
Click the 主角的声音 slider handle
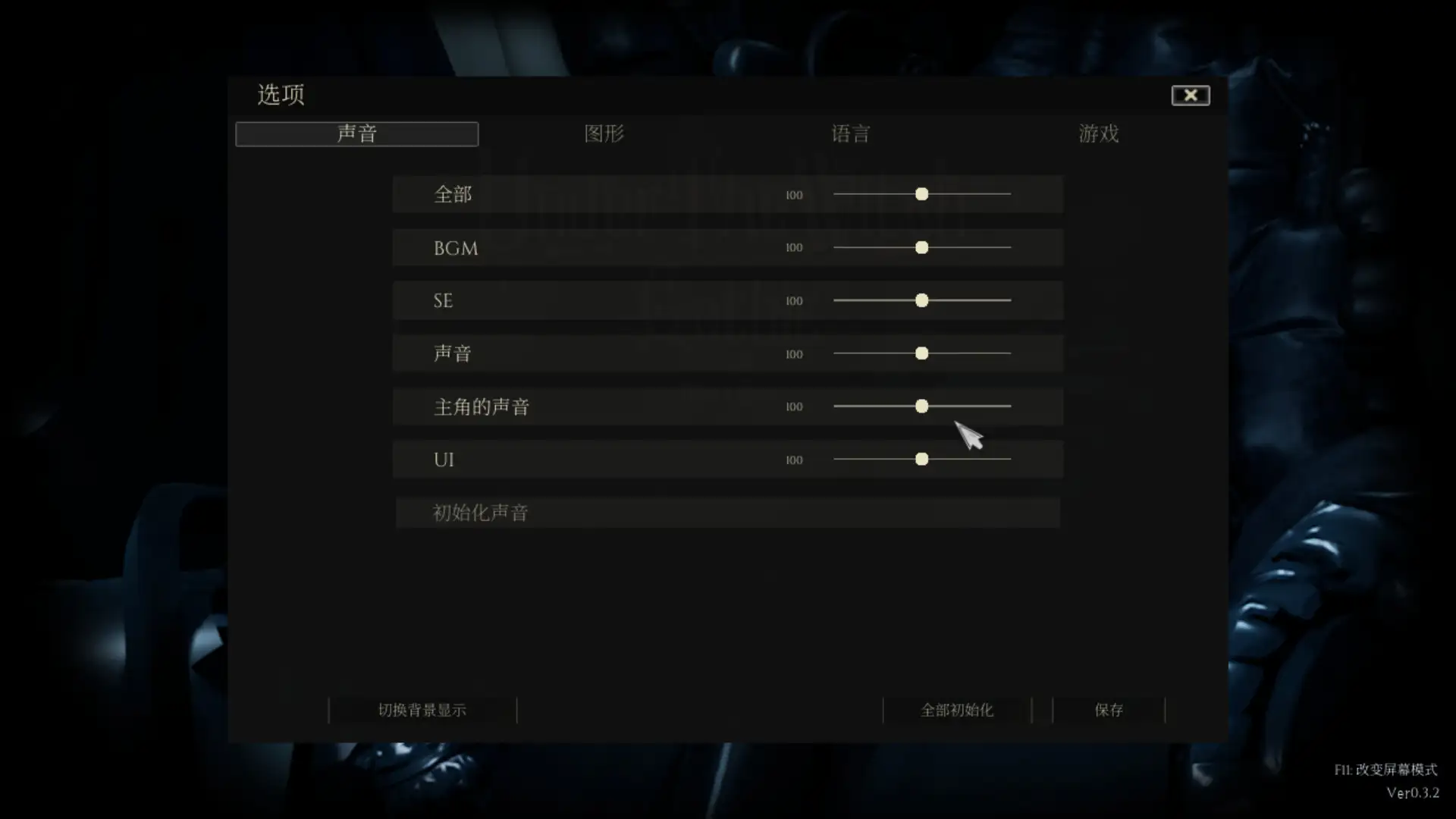coord(922,406)
